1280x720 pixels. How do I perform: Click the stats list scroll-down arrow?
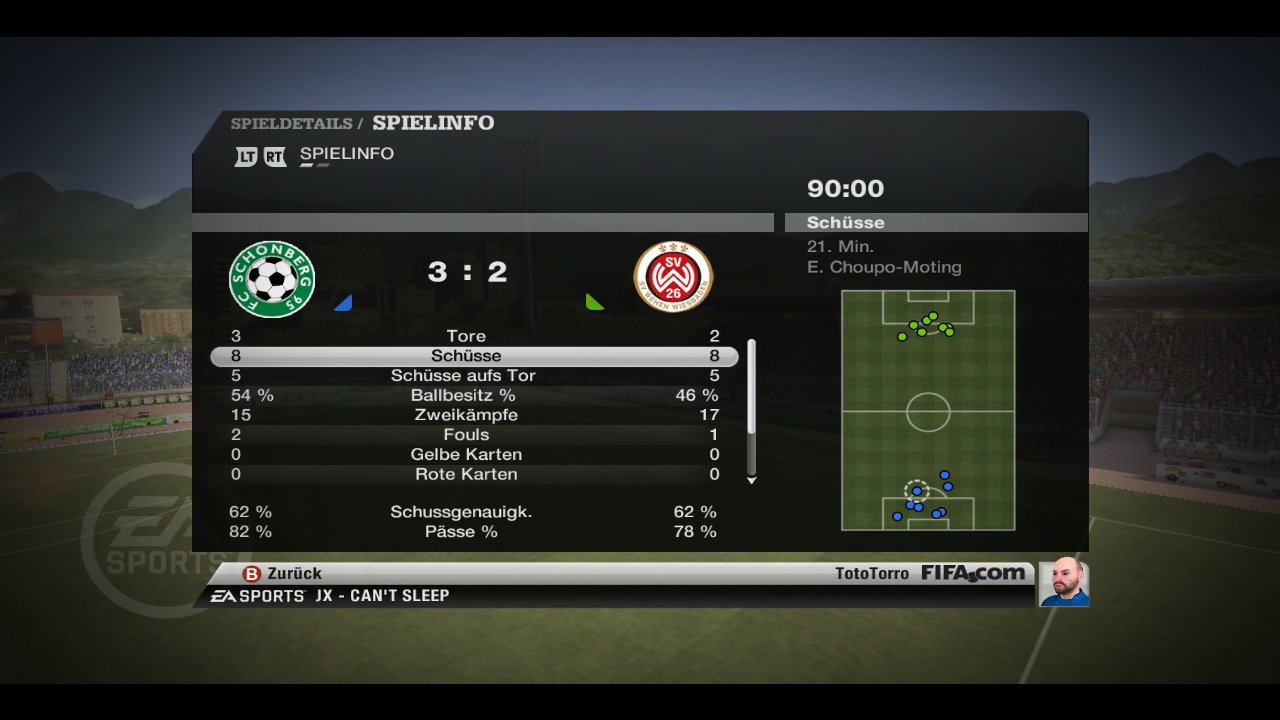tap(752, 481)
